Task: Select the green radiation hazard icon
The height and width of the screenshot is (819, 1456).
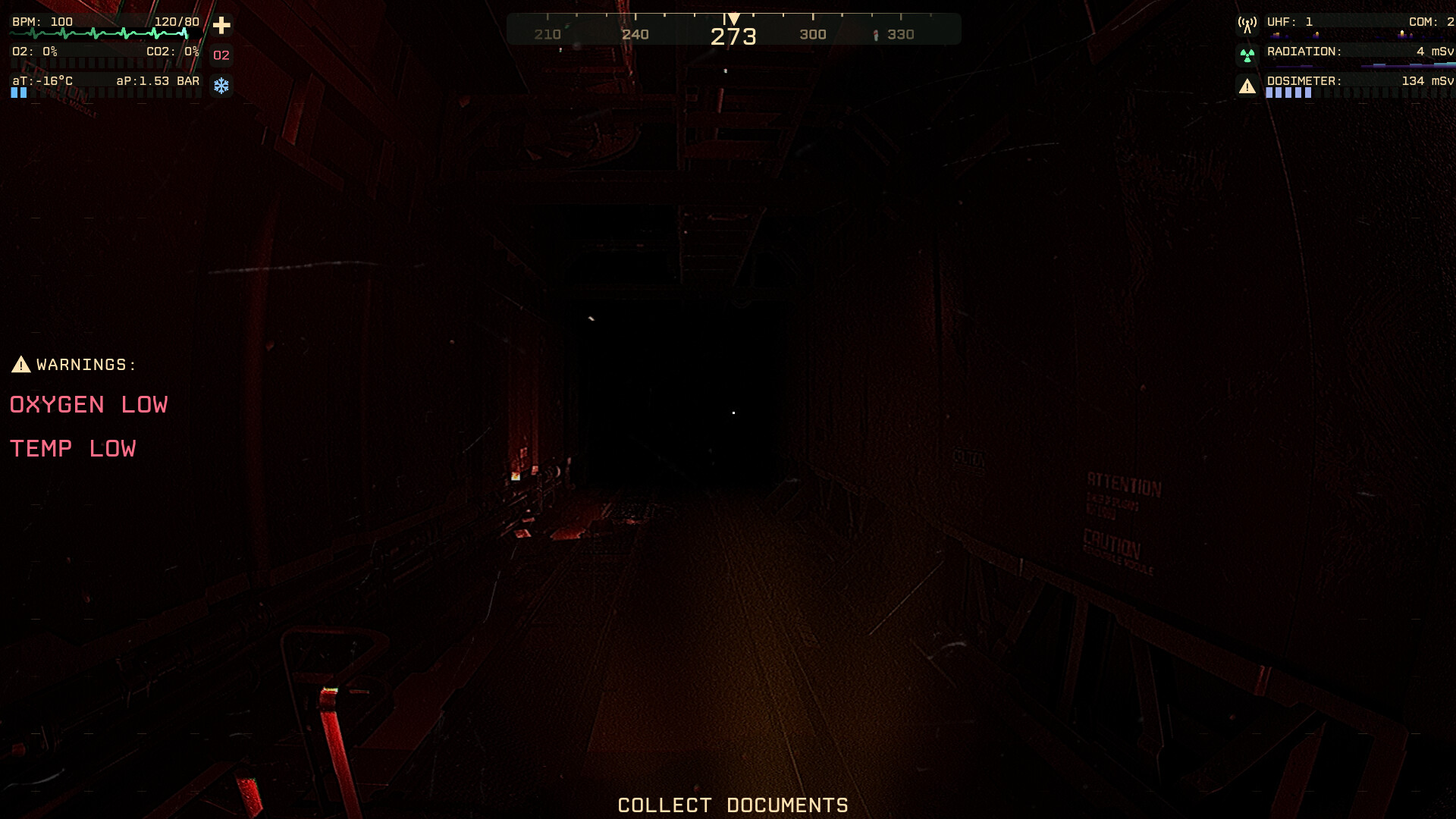Action: click(1246, 53)
